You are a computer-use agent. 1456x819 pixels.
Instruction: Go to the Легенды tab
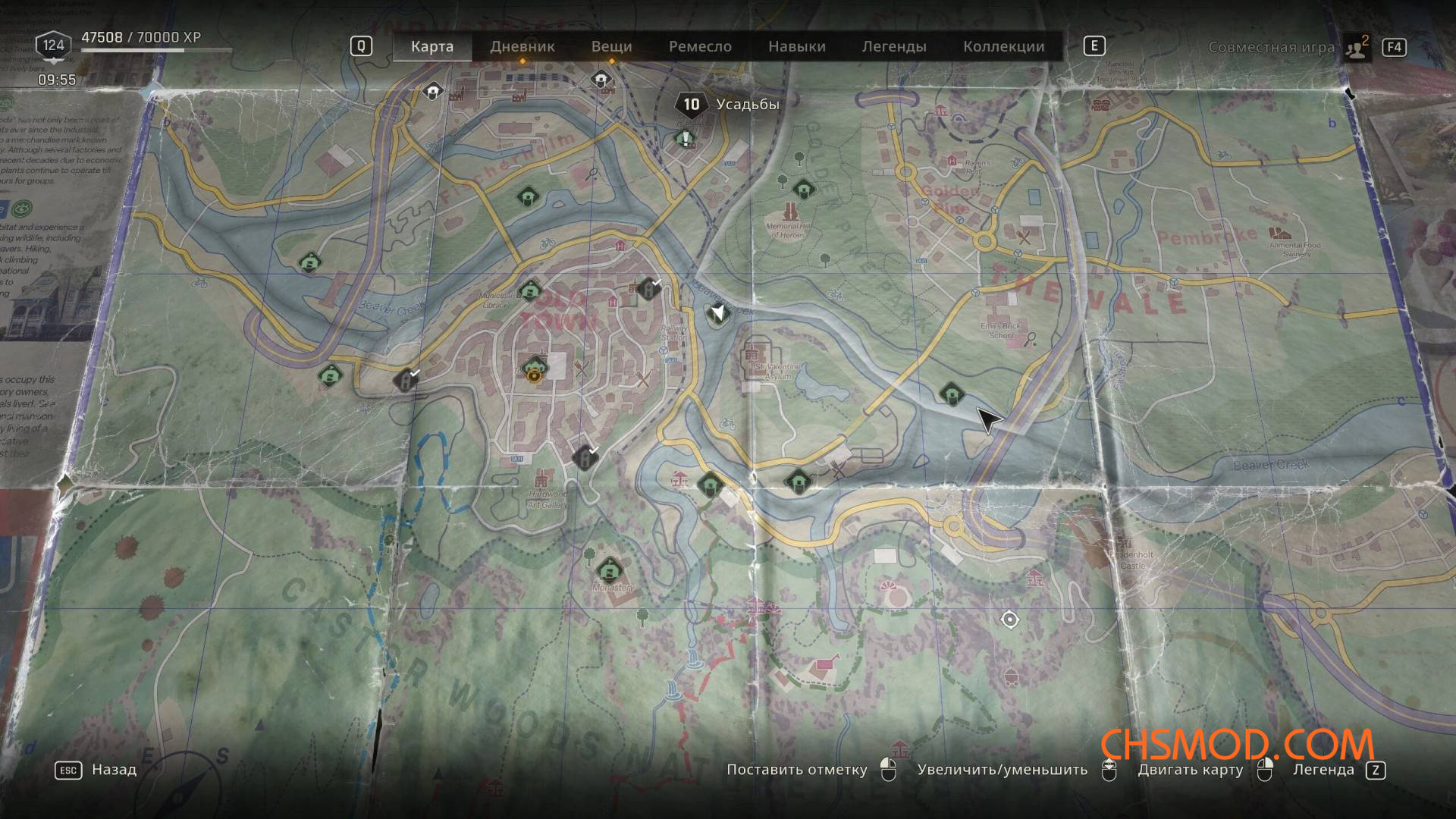pyautogui.click(x=894, y=46)
